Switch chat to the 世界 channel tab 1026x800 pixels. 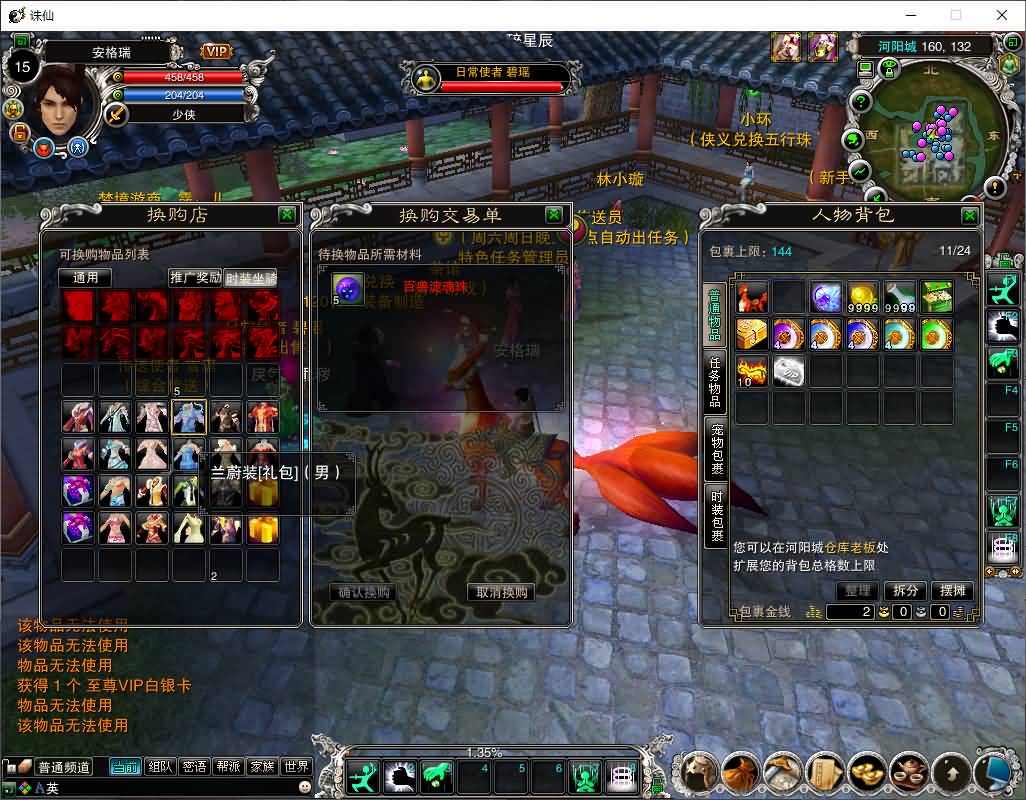pos(296,767)
